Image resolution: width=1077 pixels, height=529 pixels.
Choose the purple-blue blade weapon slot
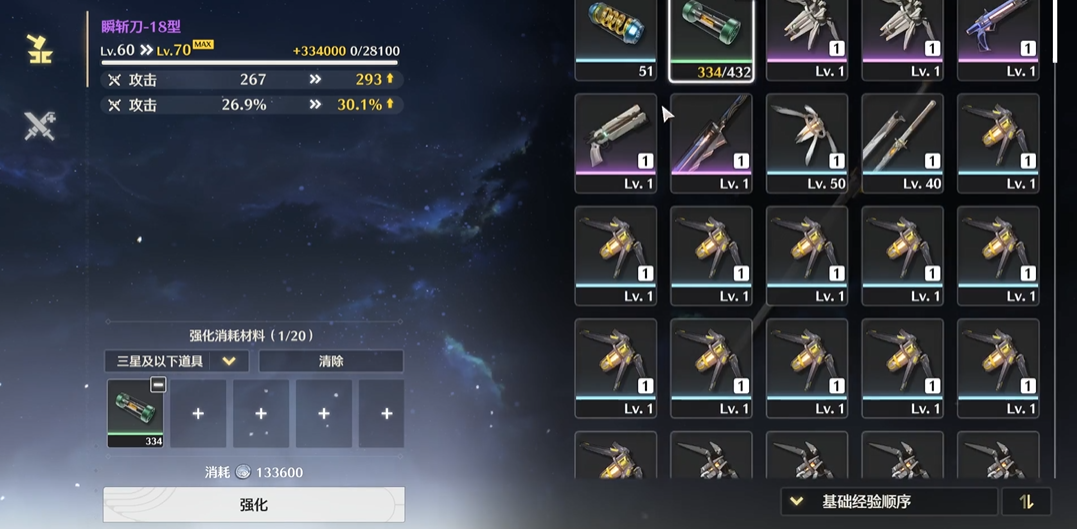point(710,143)
